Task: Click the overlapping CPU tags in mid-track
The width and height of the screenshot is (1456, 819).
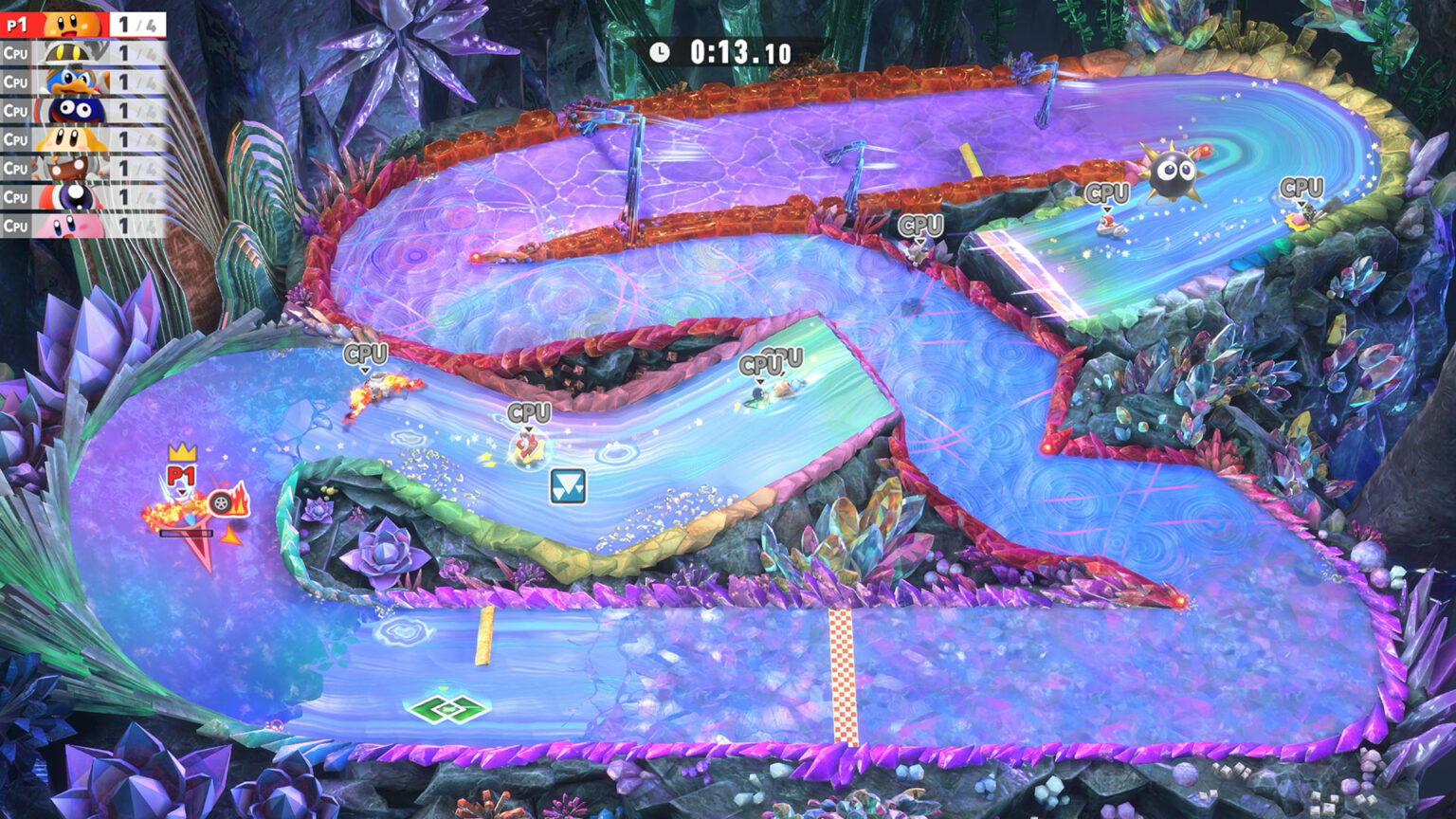Action: click(x=768, y=362)
